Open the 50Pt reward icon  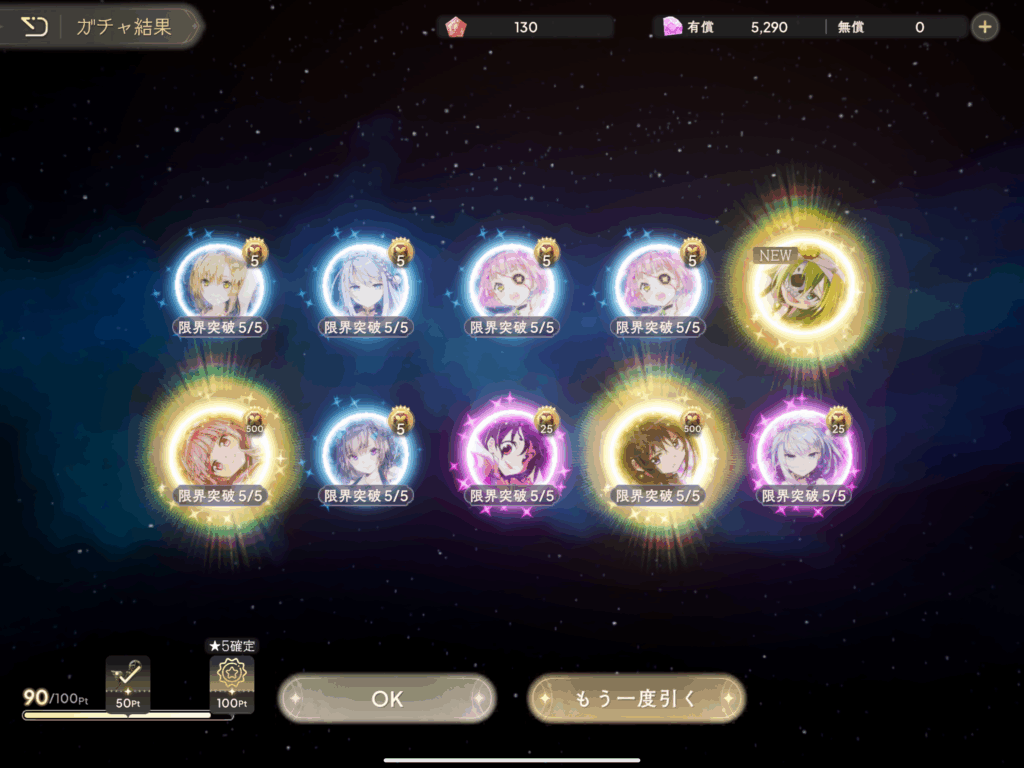tap(128, 682)
